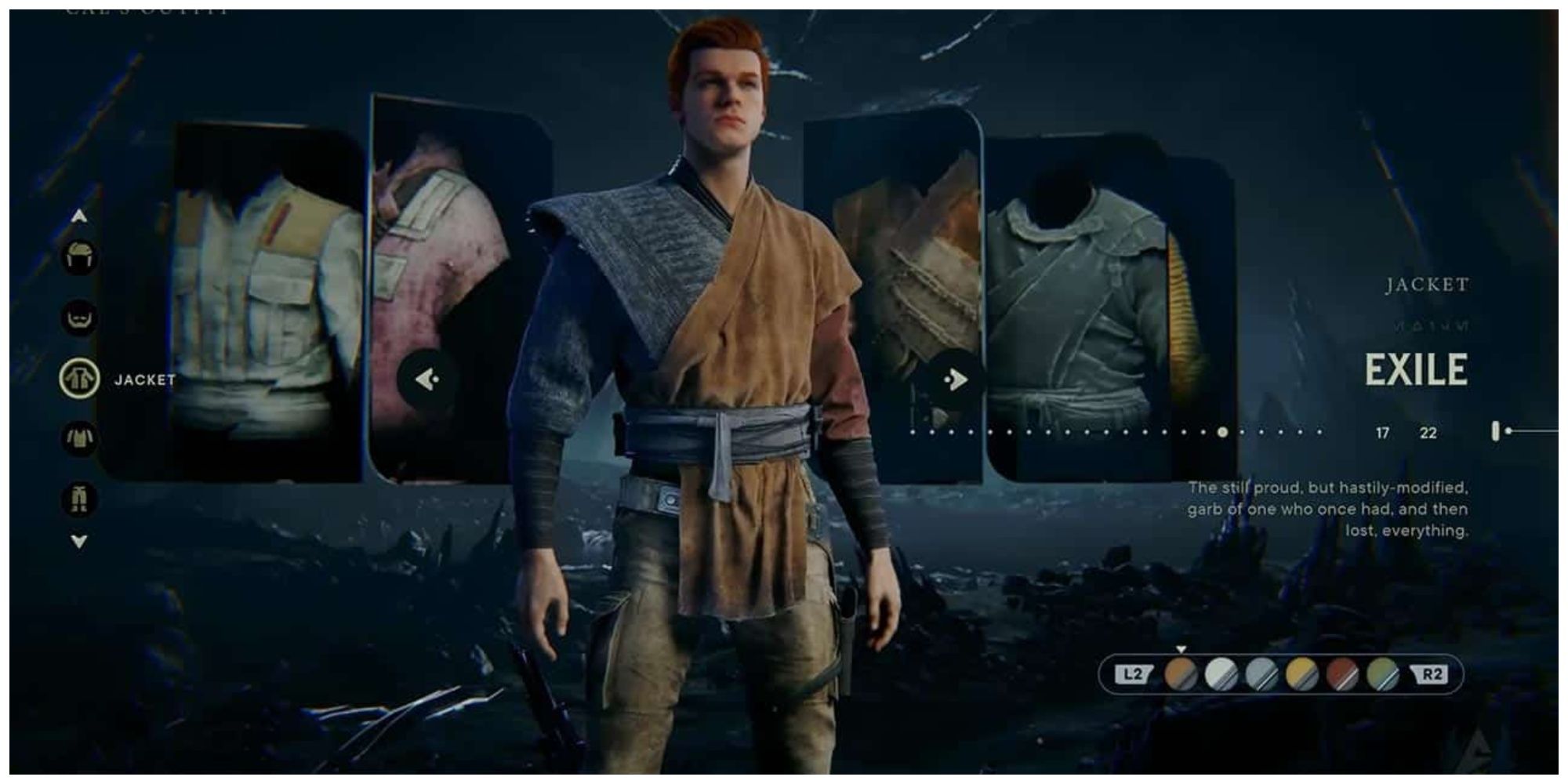The image size is (1568, 784).
Task: Toggle the red color variant swatch
Action: pos(1341,672)
